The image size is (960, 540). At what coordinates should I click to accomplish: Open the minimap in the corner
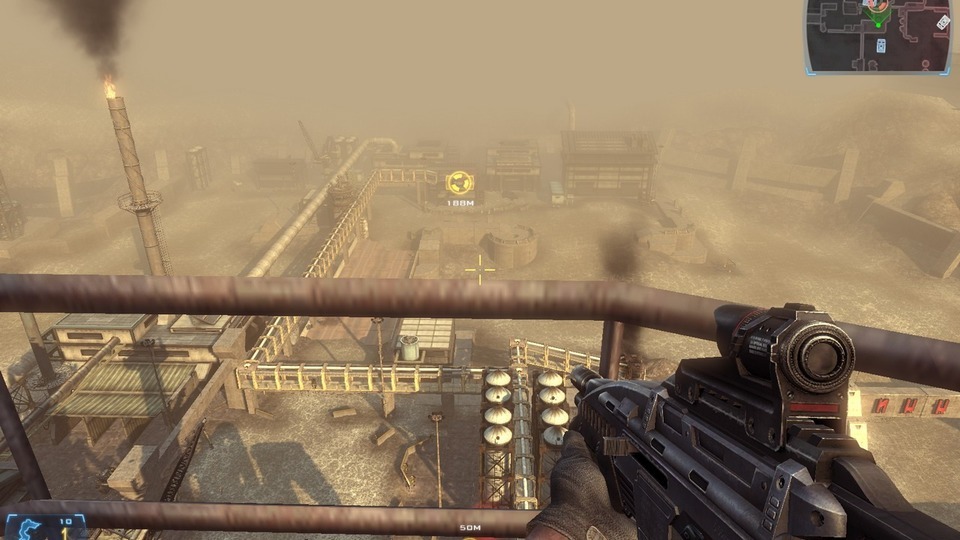pos(878,36)
